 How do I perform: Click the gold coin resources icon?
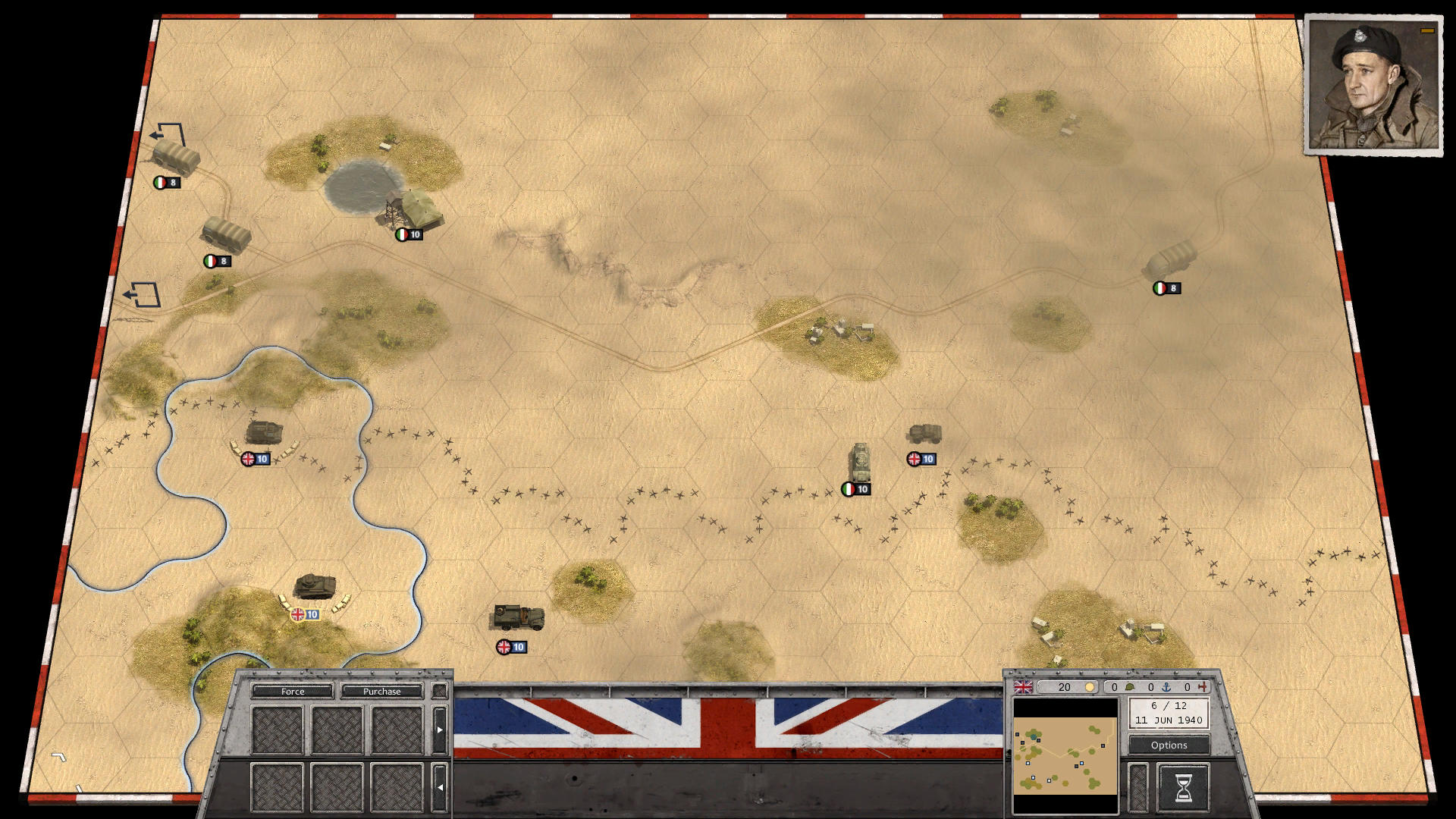click(1090, 686)
